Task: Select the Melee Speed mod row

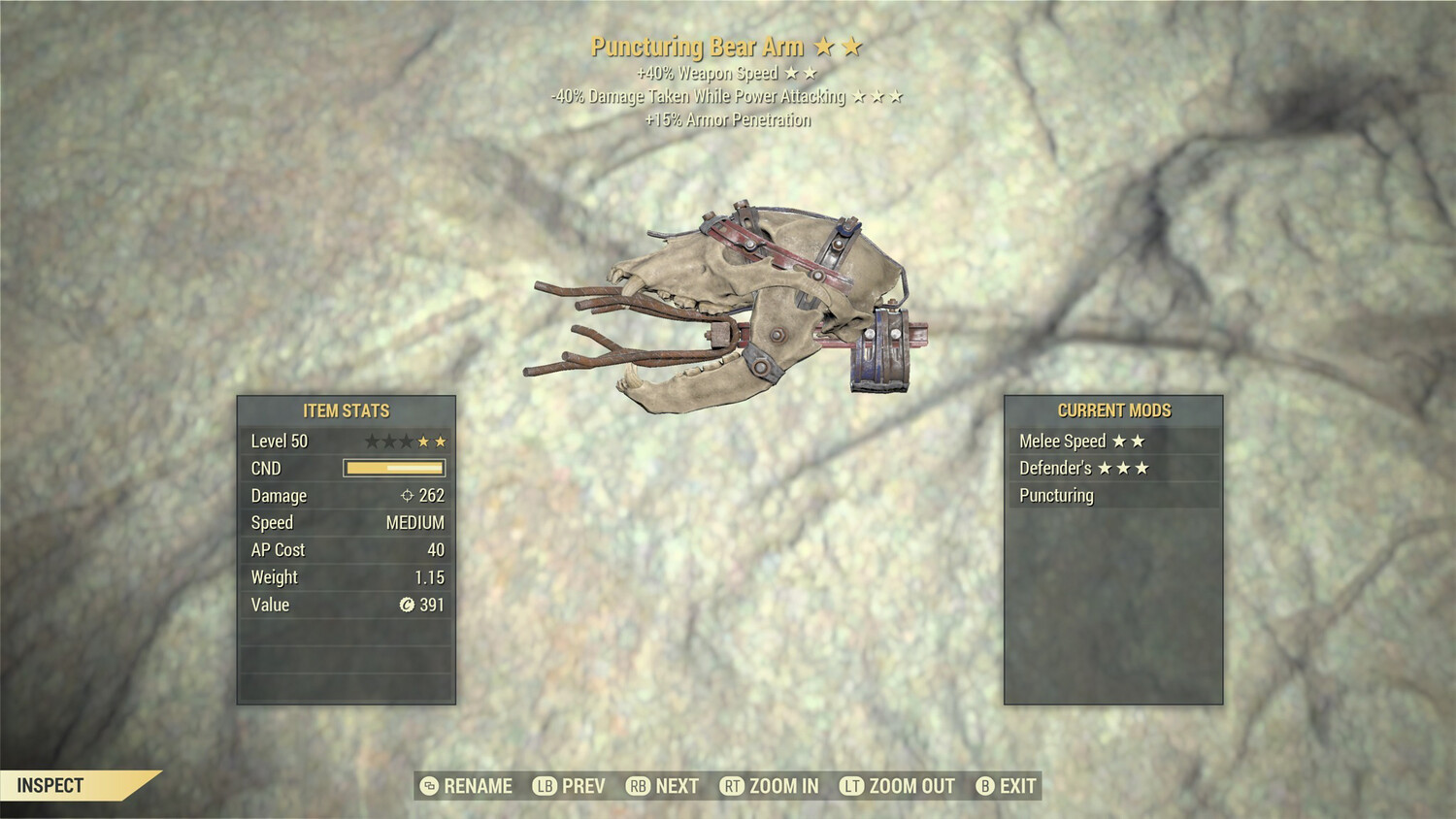Action: coord(1112,442)
